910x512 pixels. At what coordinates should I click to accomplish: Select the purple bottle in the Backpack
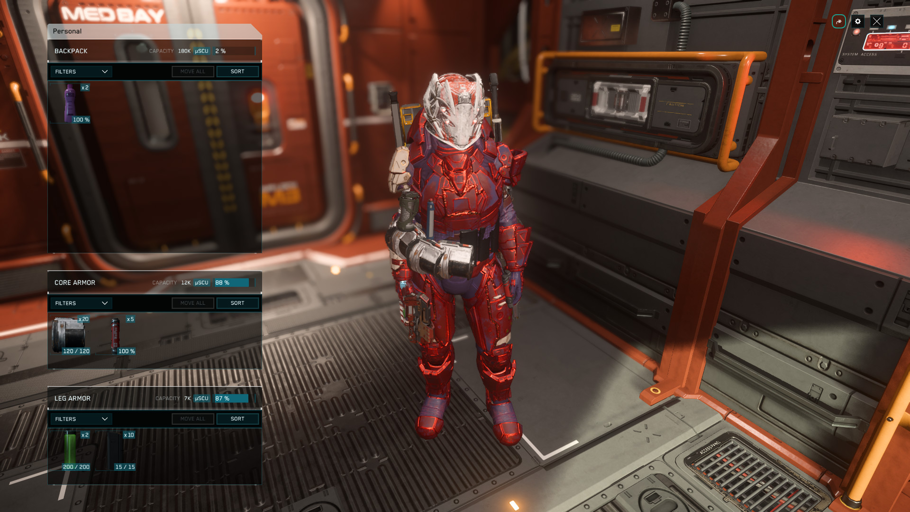pos(71,102)
